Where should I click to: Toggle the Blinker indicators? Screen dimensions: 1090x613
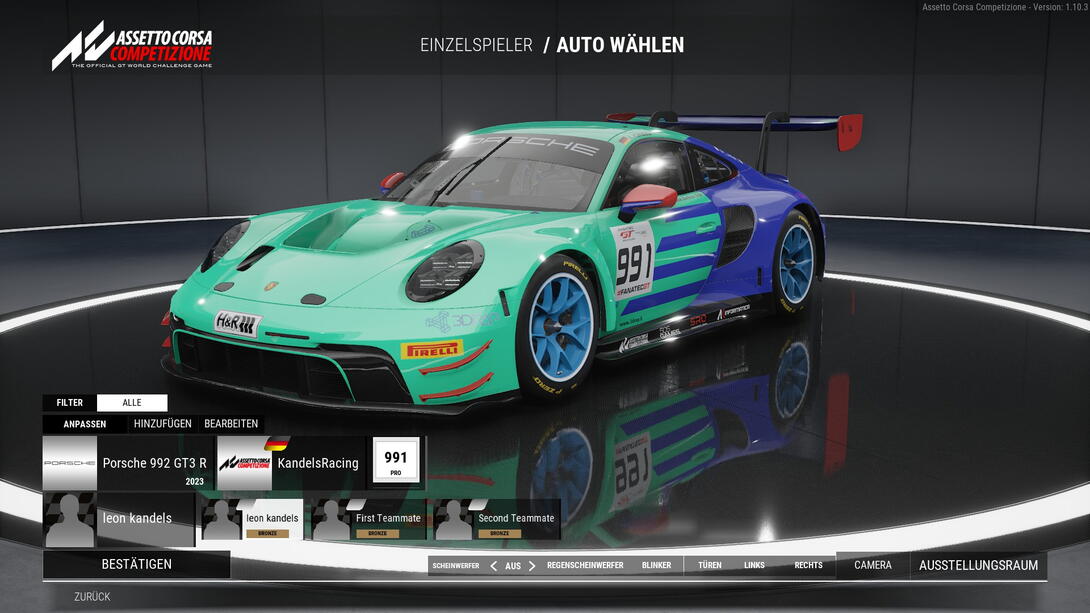(656, 566)
